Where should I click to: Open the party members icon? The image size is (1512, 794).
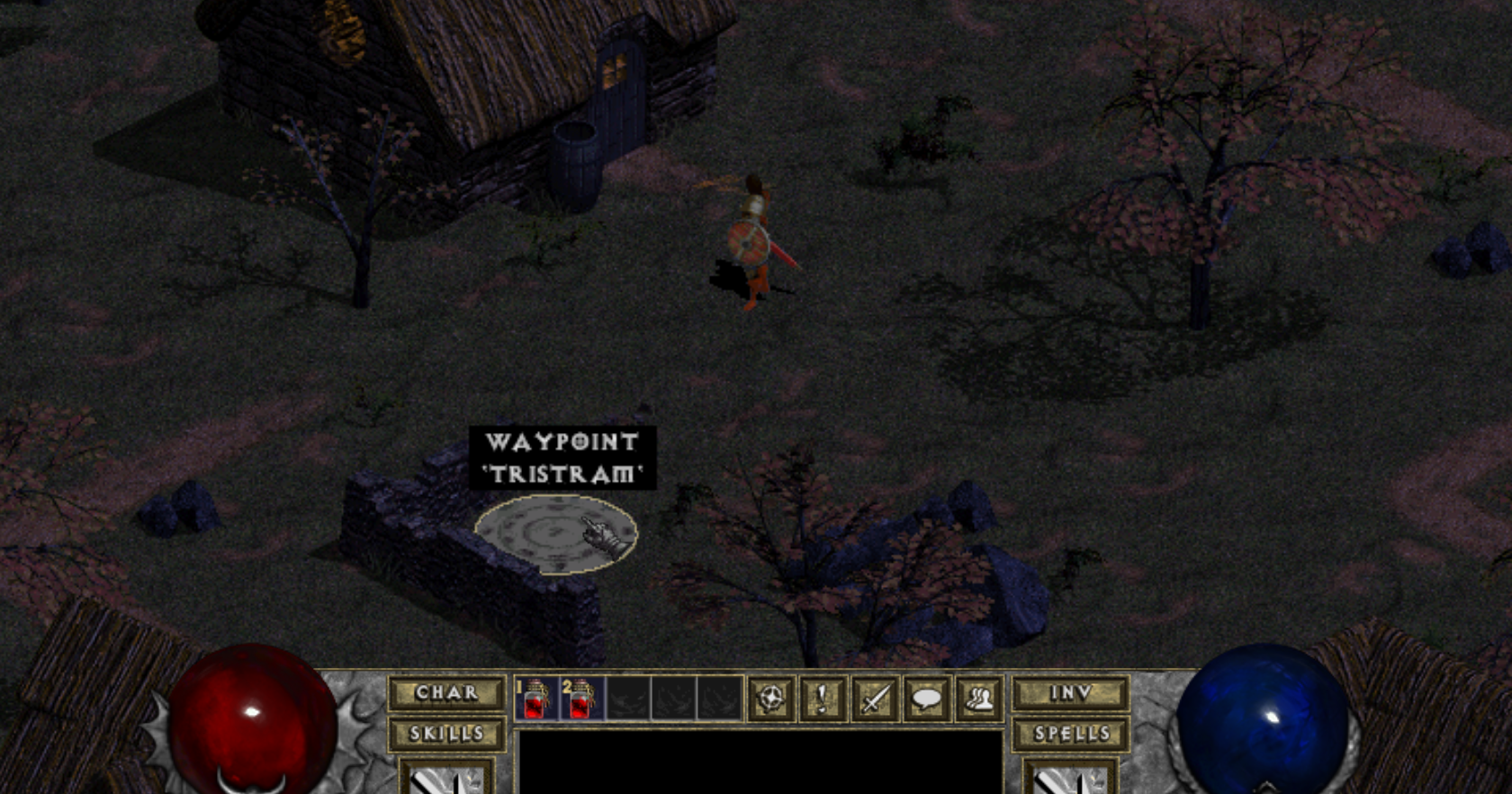coord(978,699)
